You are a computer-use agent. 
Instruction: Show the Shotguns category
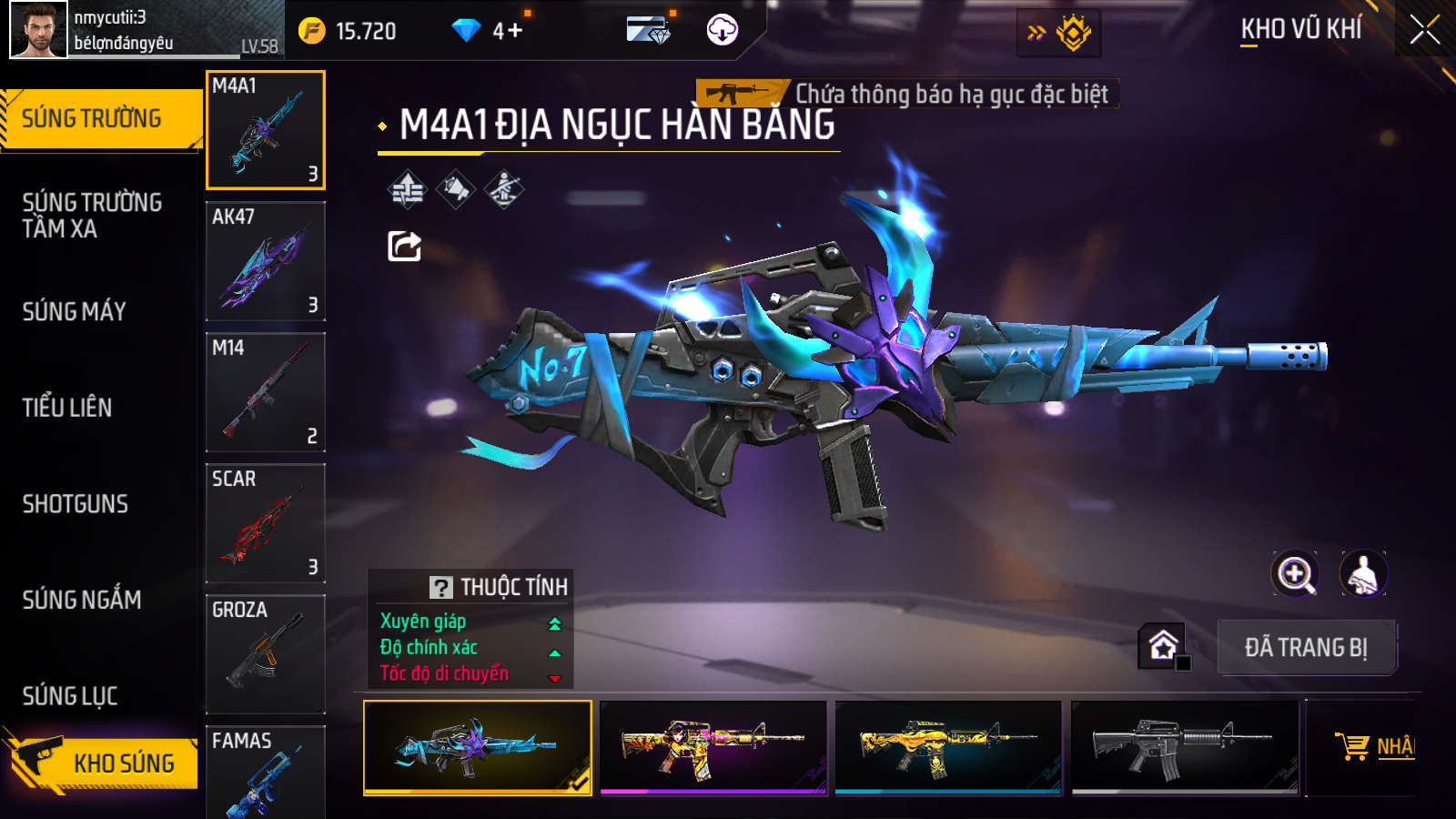click(x=76, y=504)
